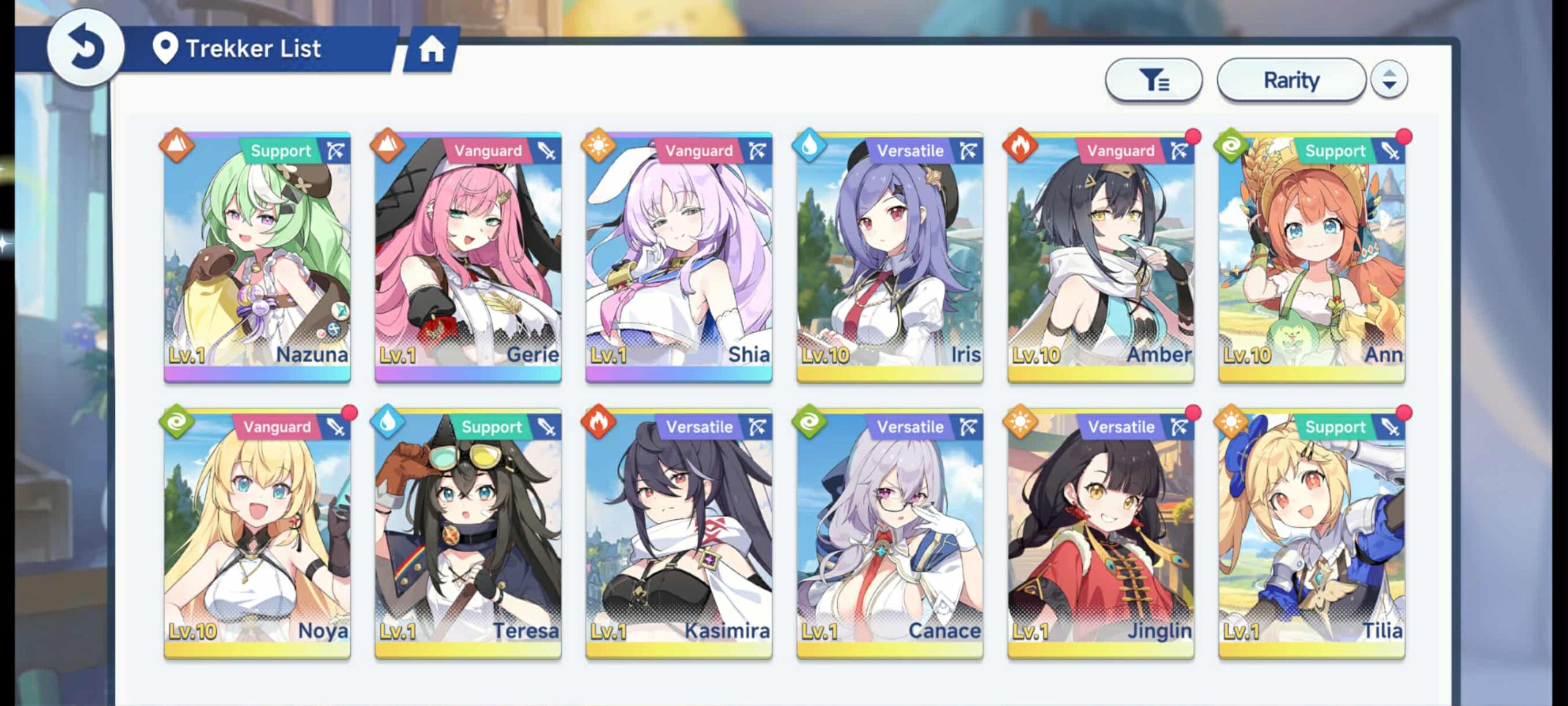1568x706 pixels.
Task: Select the Tilia trekker card
Action: pyautogui.click(x=1311, y=534)
